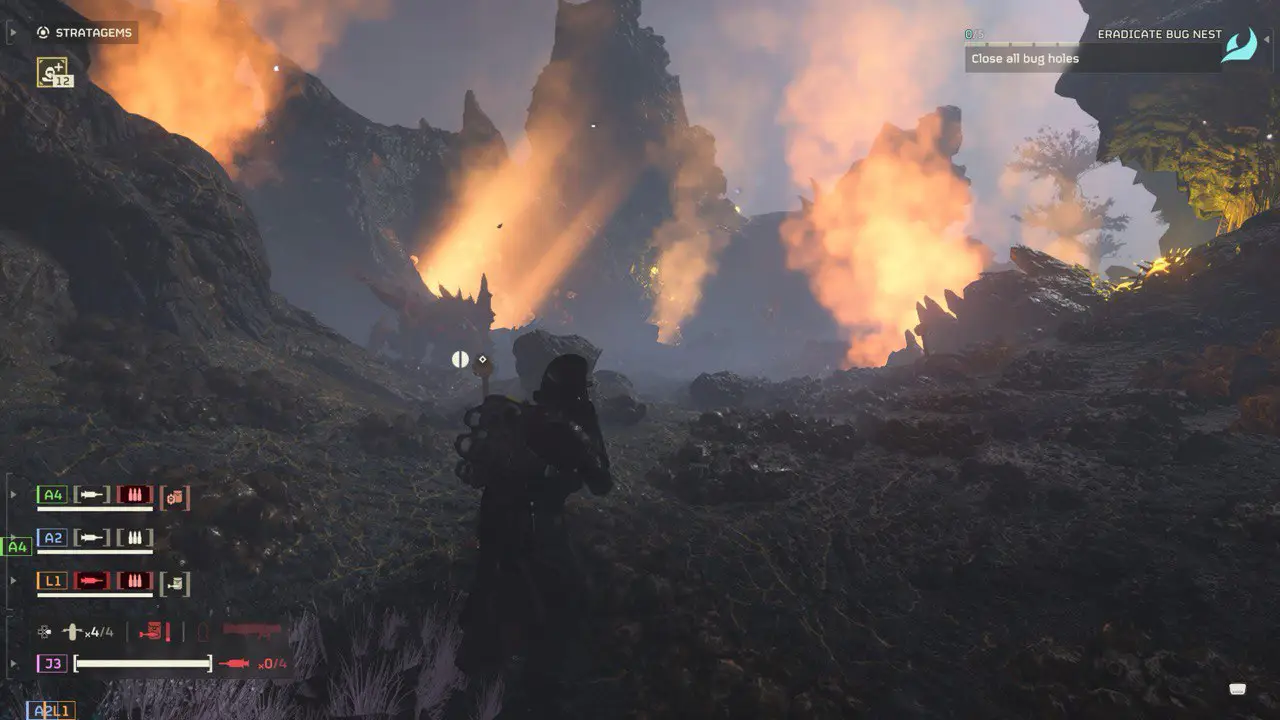Viewport: 1280px width, 720px height.
Task: Expand teammate A4's loadout details
Action: (13, 494)
